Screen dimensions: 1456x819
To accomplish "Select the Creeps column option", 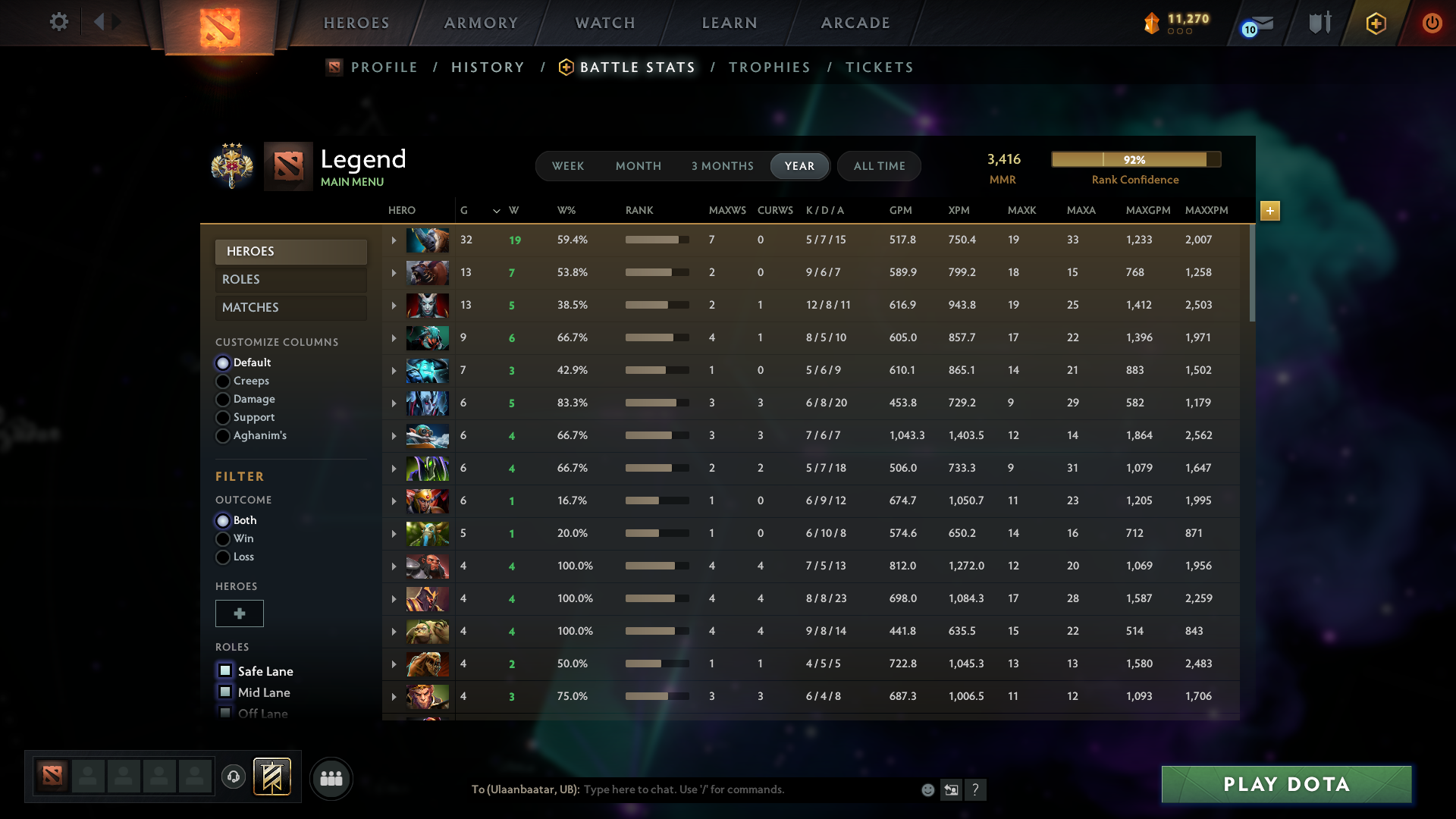I will (223, 381).
